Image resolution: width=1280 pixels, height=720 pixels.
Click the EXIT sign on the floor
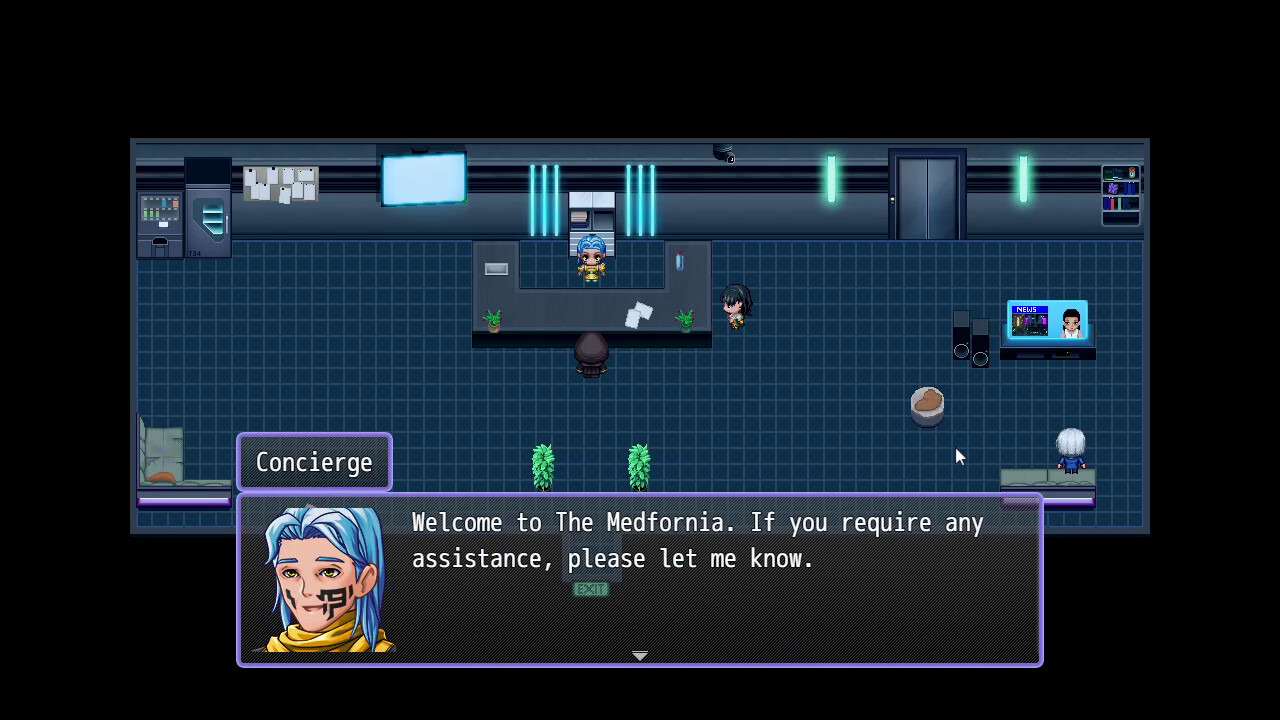[590, 589]
